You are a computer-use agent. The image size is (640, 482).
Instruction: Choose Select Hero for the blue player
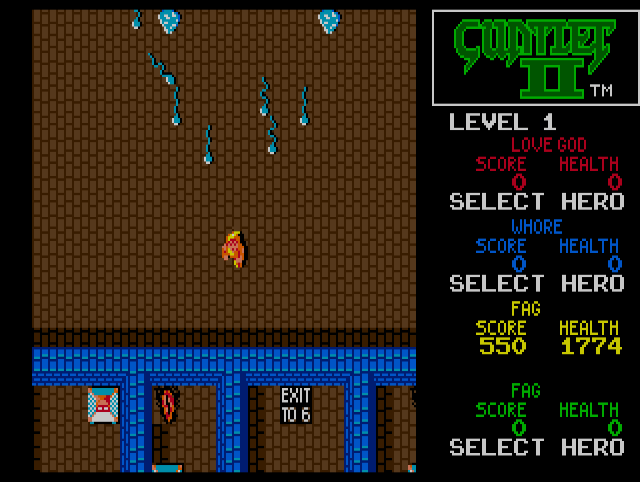(x=536, y=283)
